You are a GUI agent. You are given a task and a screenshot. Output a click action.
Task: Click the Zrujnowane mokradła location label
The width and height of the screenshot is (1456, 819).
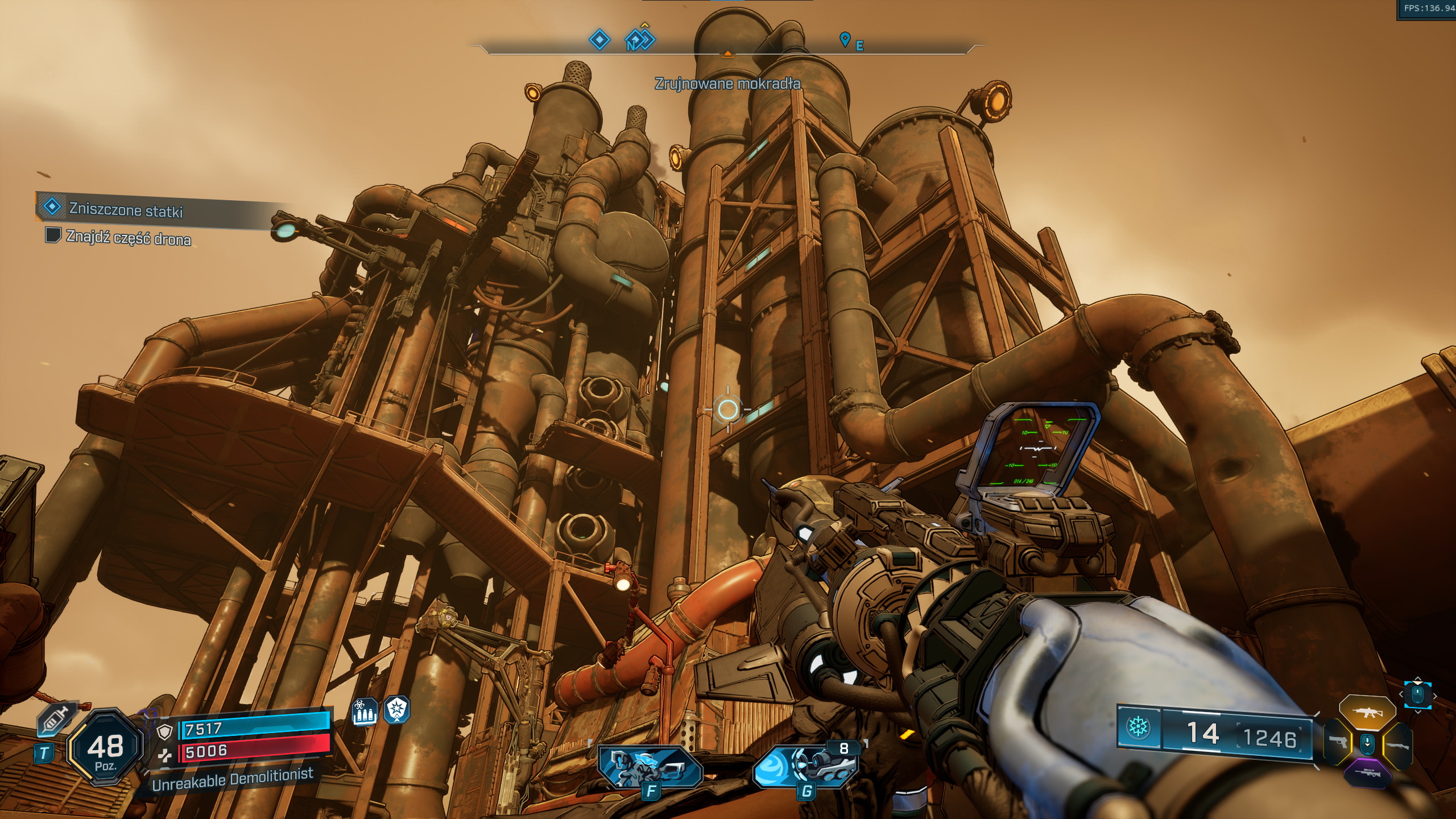click(x=727, y=84)
